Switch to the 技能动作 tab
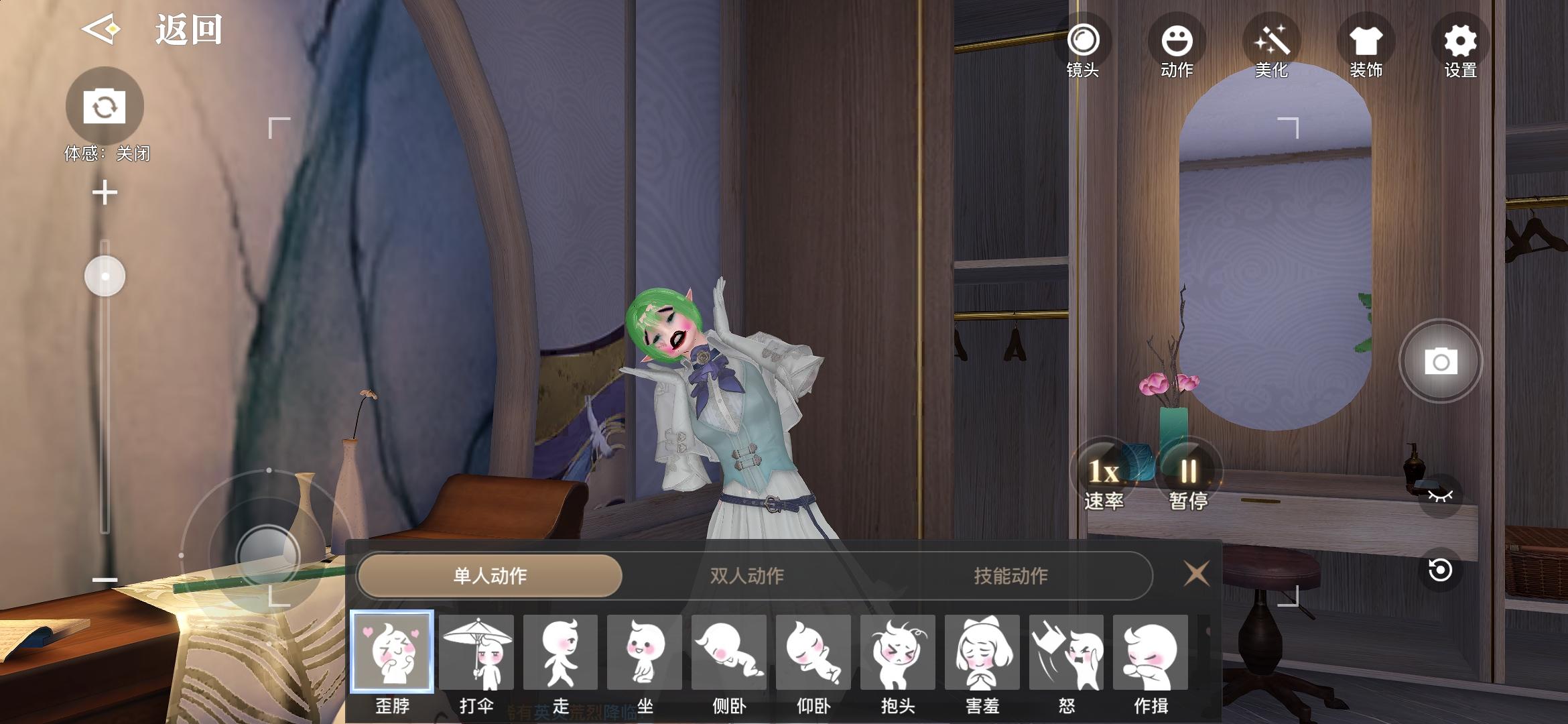The height and width of the screenshot is (724, 1568). 1010,575
